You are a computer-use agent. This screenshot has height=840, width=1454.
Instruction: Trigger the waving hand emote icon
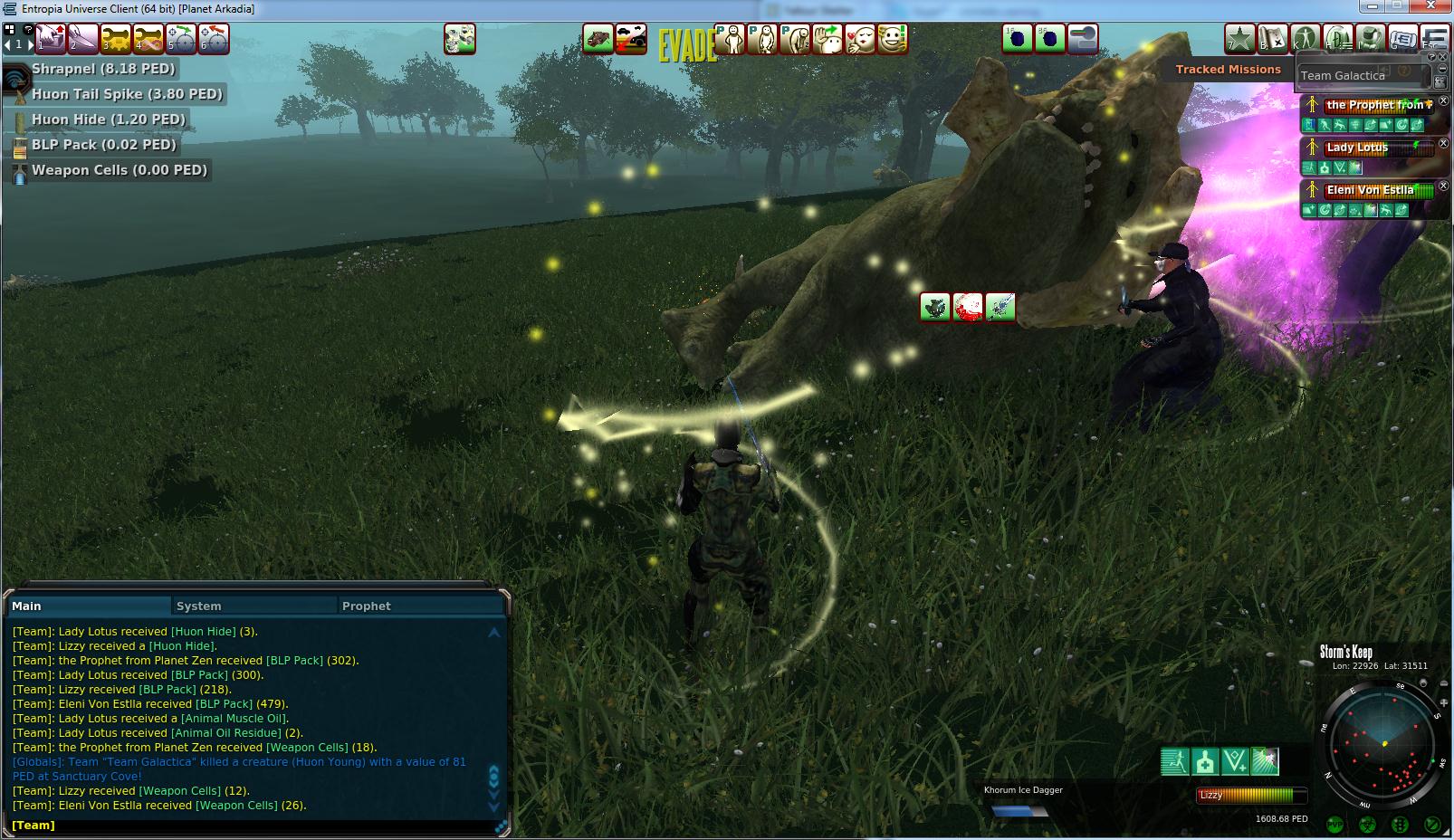pyautogui.click(x=827, y=39)
